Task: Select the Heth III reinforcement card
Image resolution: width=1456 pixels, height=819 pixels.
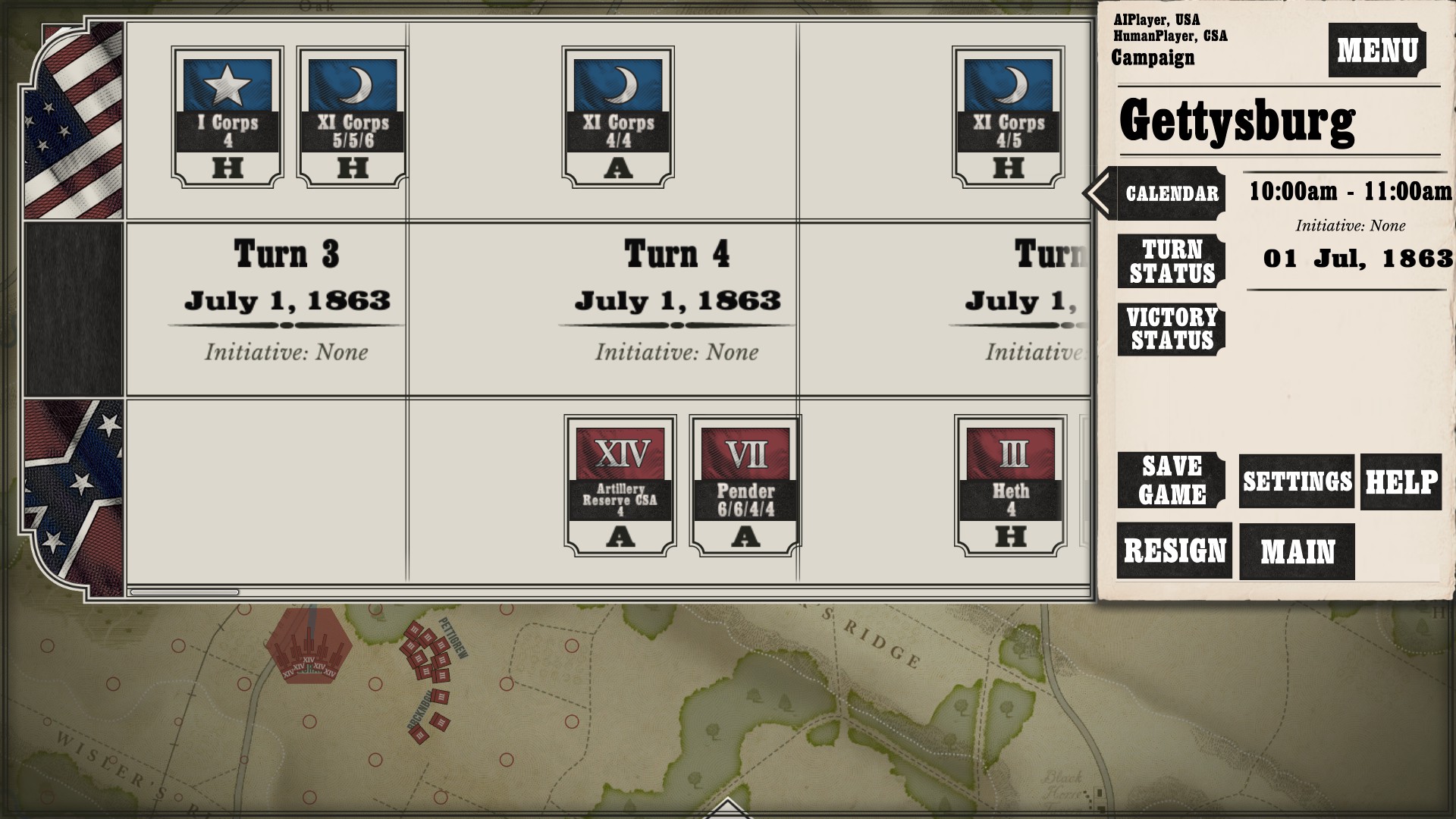Action: click(1011, 485)
